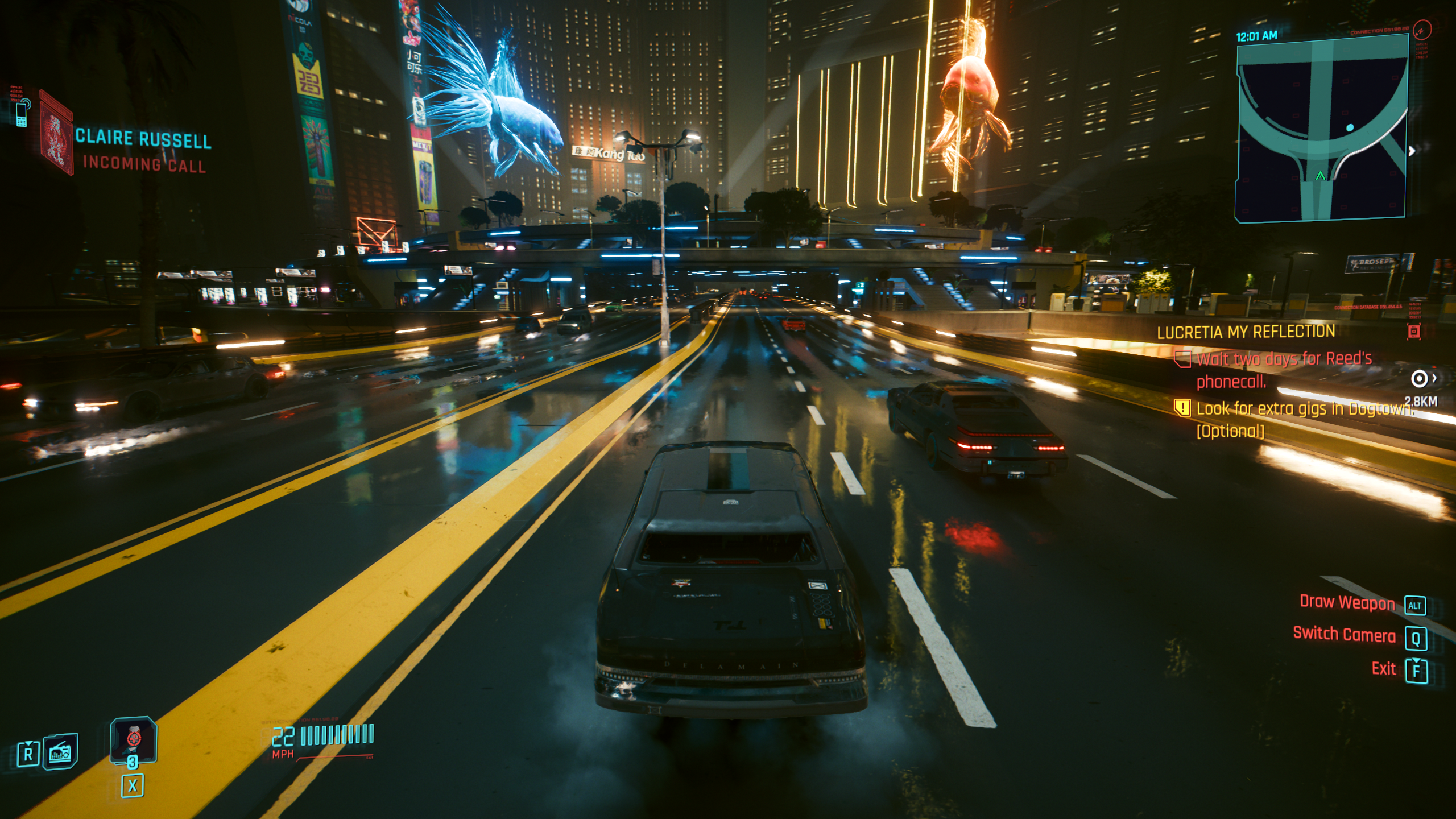Viewport: 1456px width, 819px height.
Task: Select the Lucretia My Reflection quest tracker
Action: click(x=1246, y=332)
